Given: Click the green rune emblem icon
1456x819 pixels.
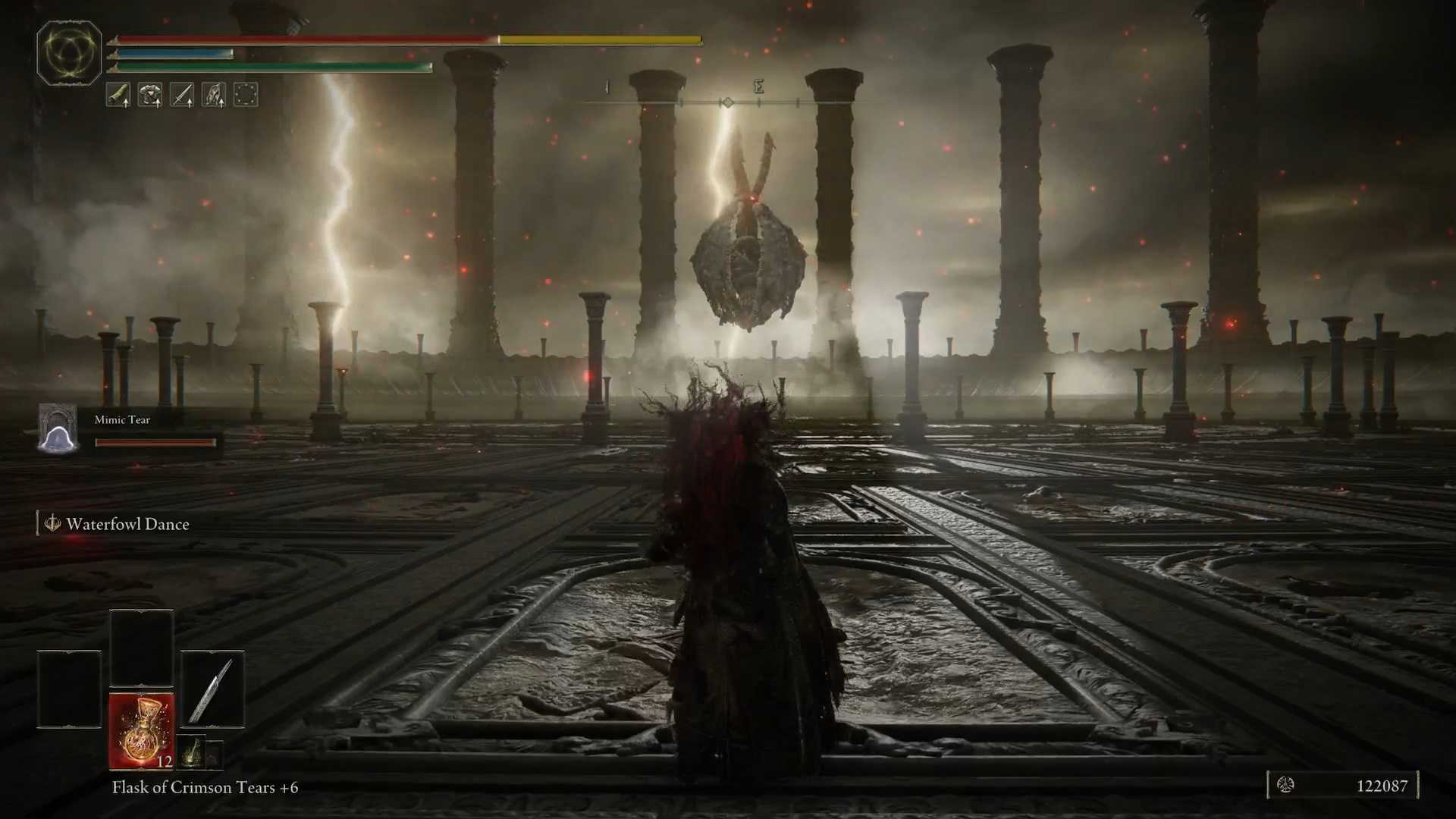Looking at the screenshot, I should (69, 52).
